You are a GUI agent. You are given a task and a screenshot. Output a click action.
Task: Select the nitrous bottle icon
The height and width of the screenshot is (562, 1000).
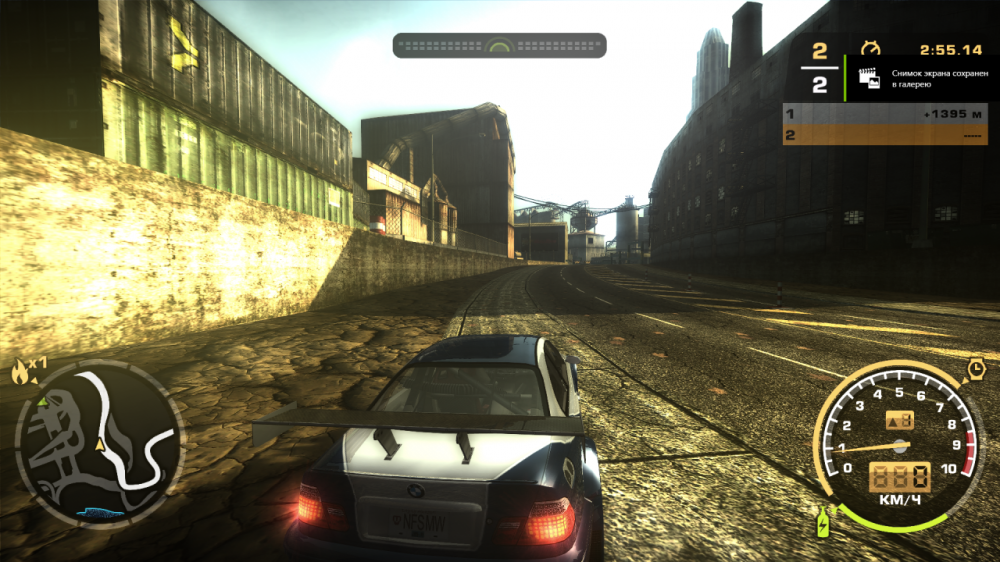823,521
